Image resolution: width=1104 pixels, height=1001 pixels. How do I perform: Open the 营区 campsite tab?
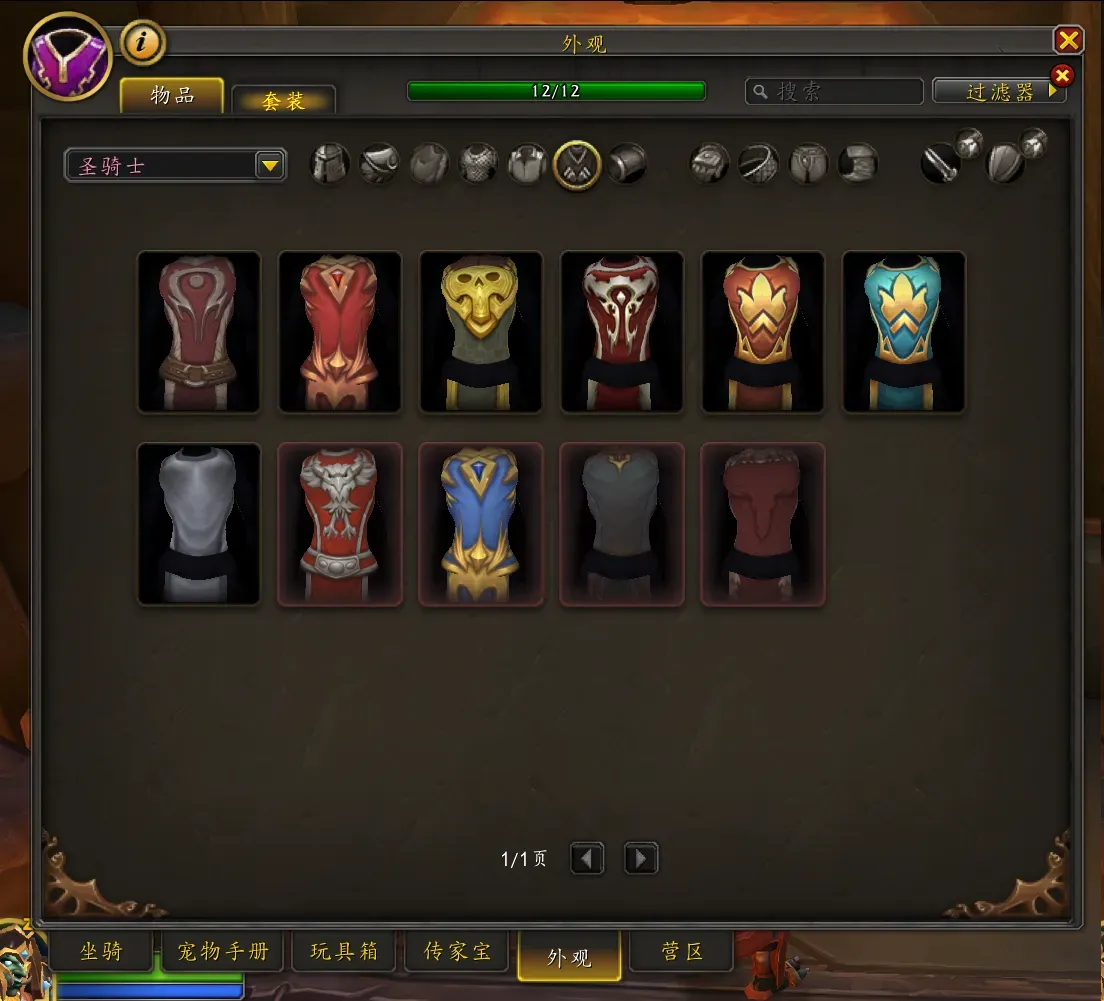[682, 952]
